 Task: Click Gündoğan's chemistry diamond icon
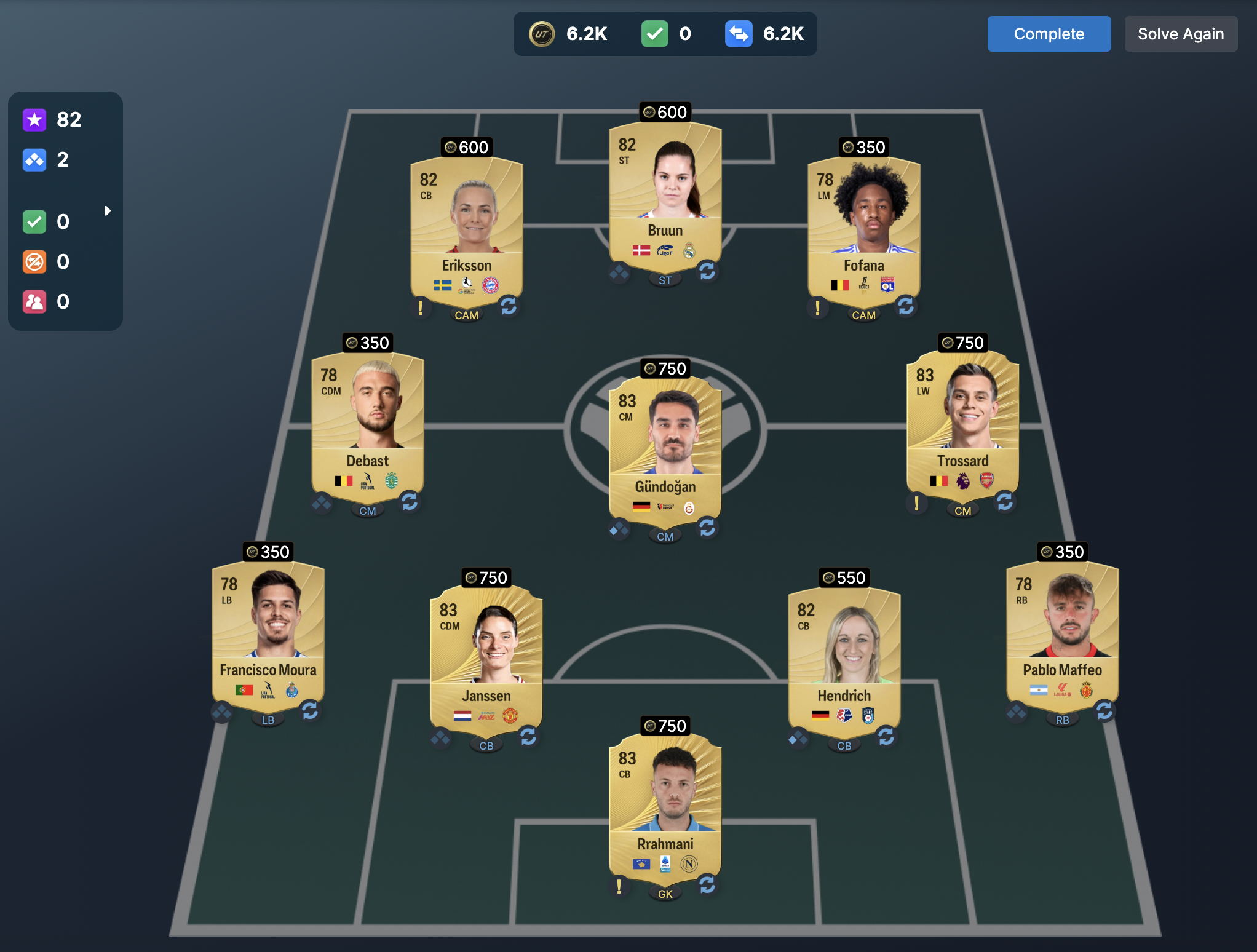[619, 529]
